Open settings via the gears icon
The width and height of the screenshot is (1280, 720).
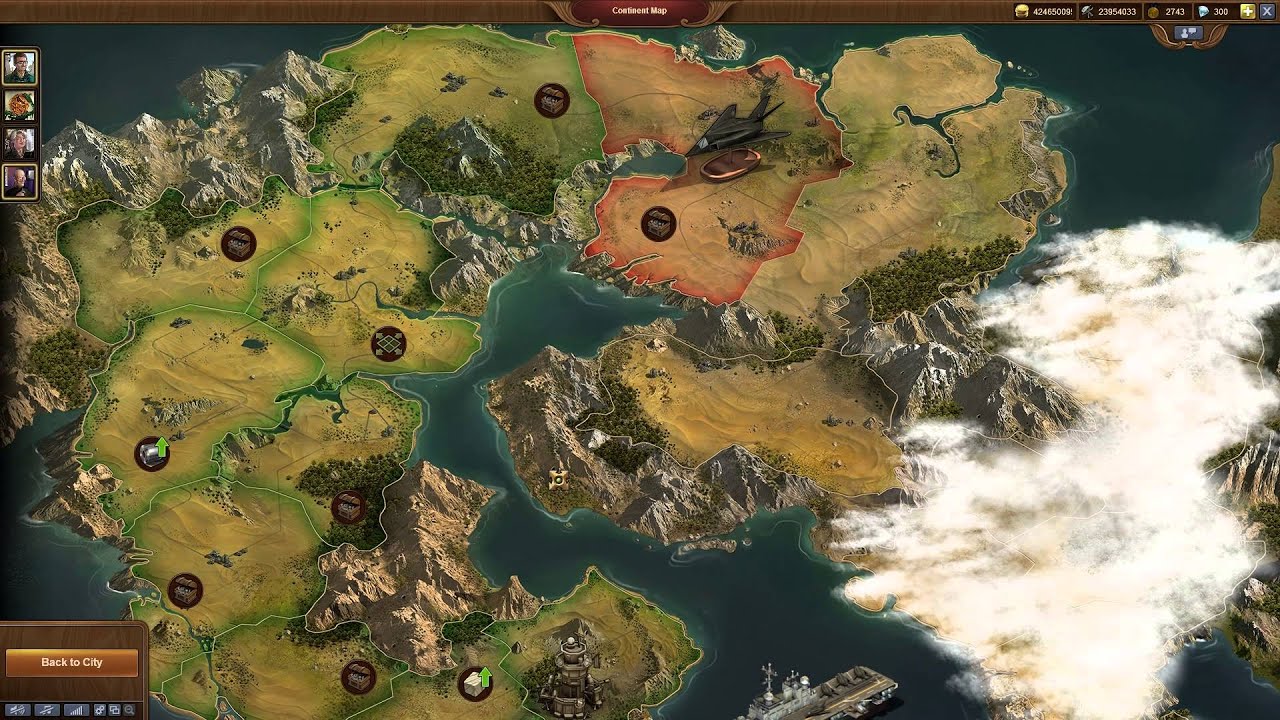pyautogui.click(x=100, y=709)
